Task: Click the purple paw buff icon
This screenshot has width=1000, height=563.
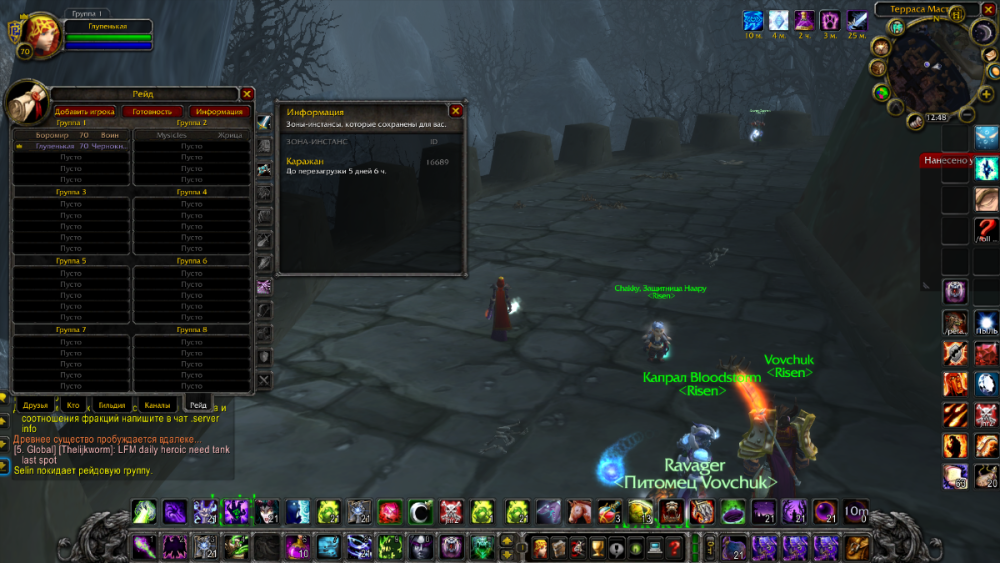Action: (x=830, y=20)
